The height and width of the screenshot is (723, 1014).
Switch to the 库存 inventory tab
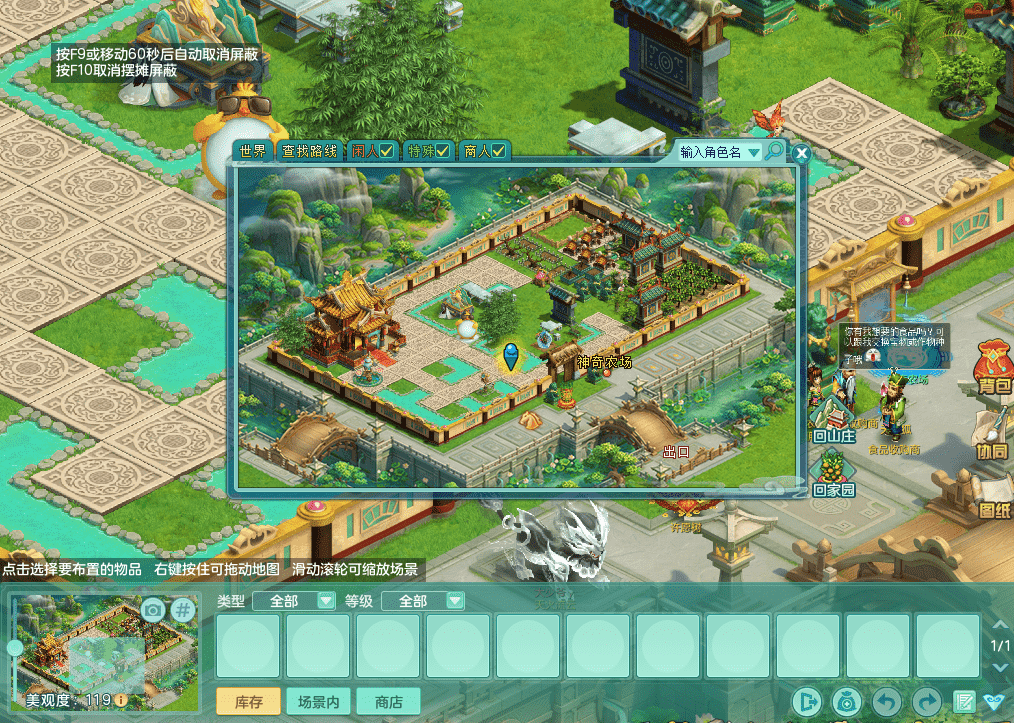coord(249,701)
